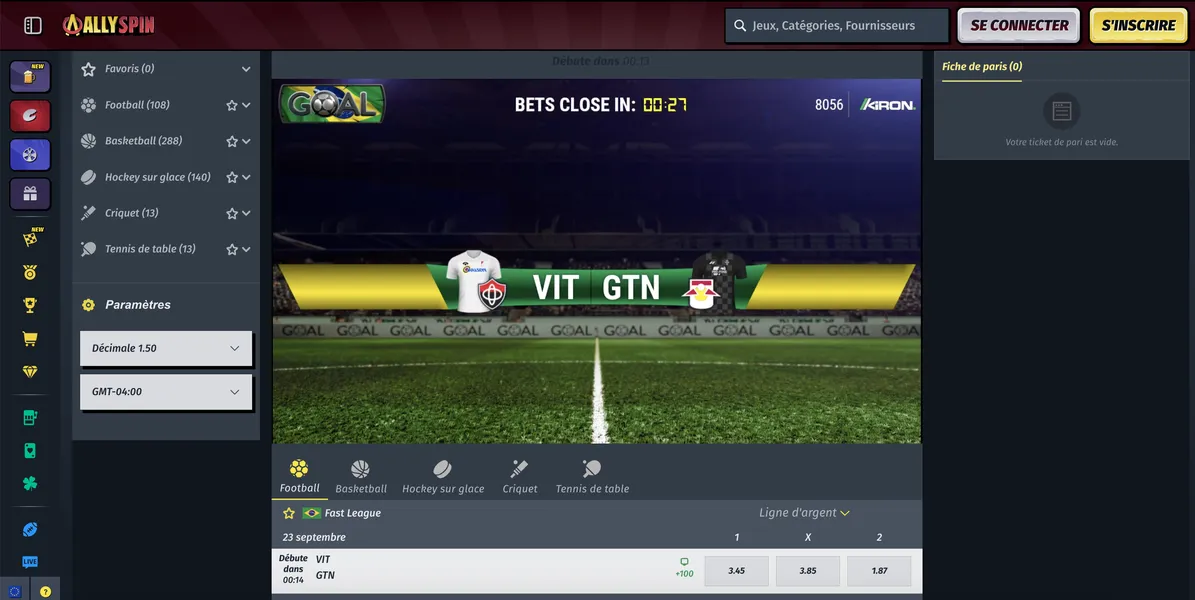
Task: Switch to the Hockey sur glace tab
Action: click(x=443, y=476)
